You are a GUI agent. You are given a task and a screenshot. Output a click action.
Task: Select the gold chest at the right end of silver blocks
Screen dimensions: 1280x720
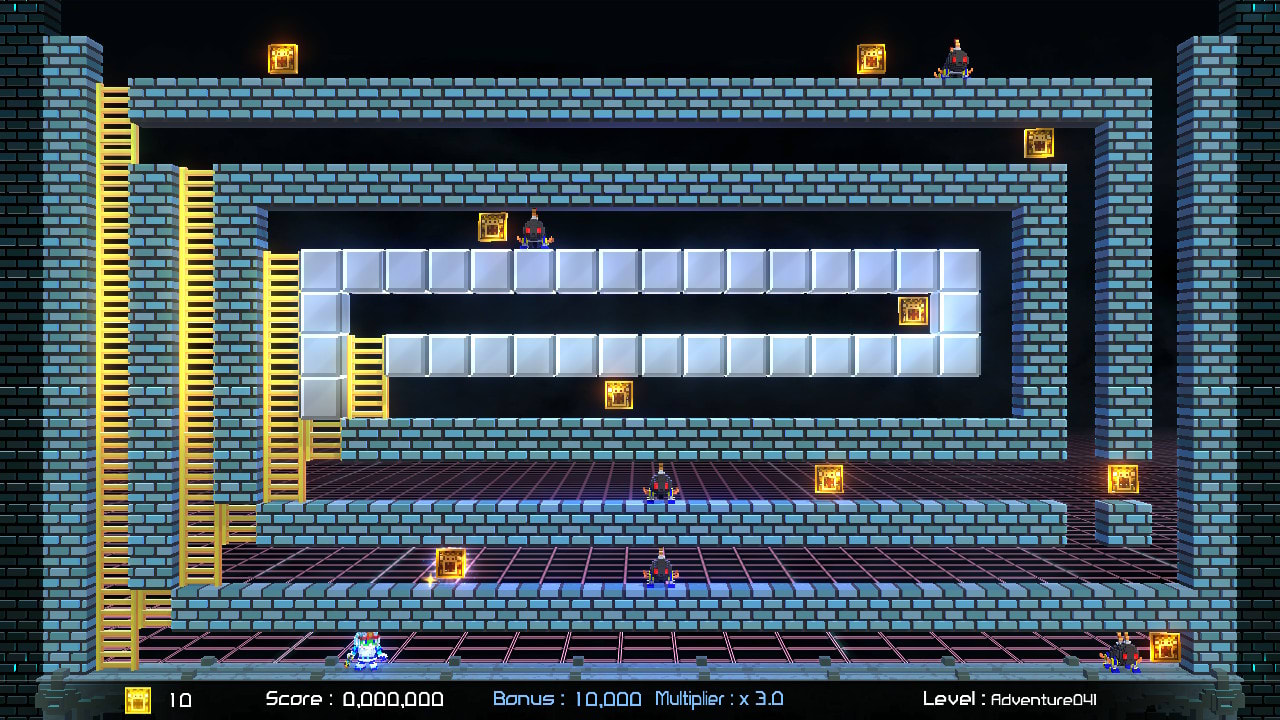coord(911,311)
